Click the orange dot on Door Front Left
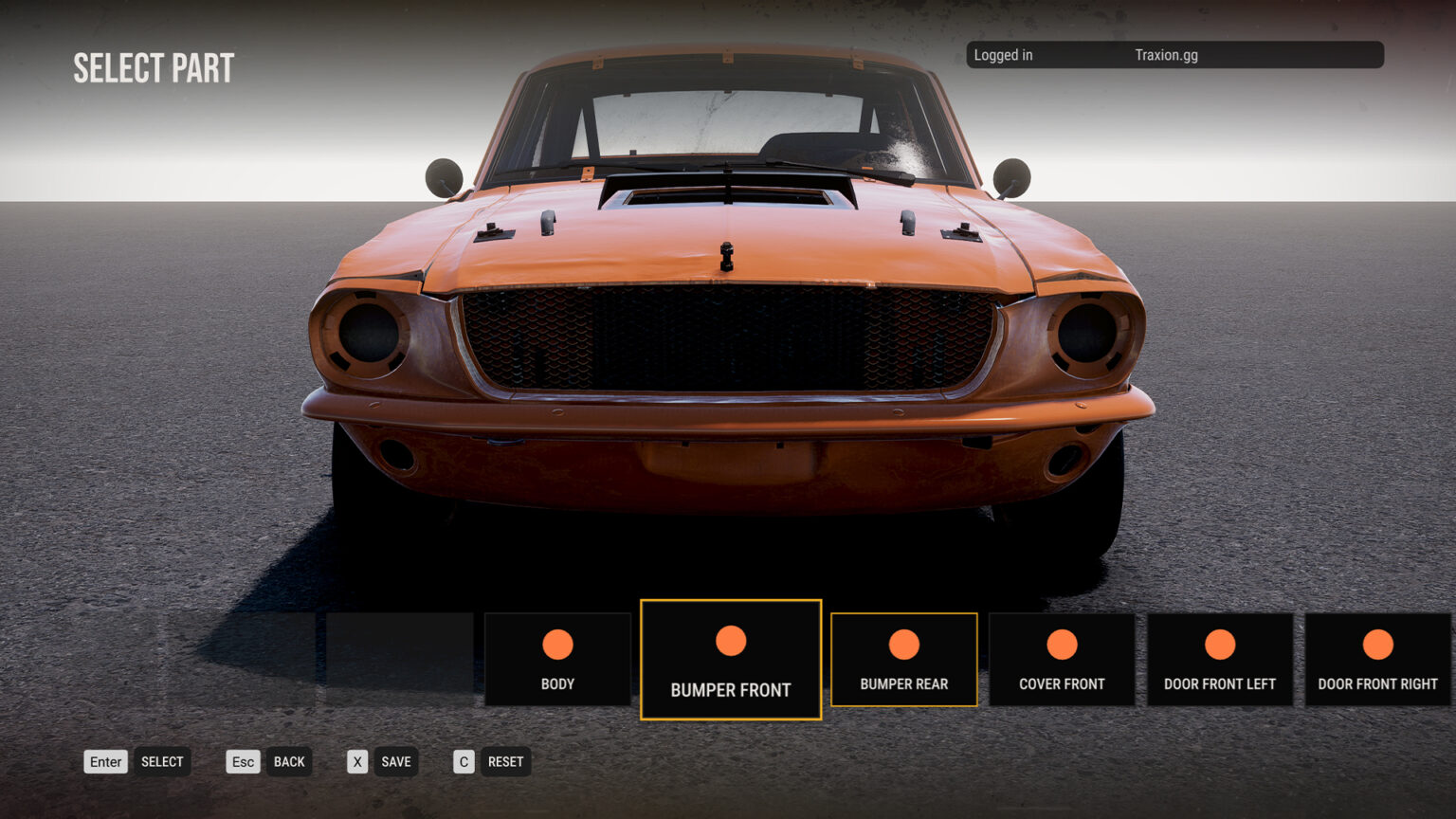 (1220, 642)
